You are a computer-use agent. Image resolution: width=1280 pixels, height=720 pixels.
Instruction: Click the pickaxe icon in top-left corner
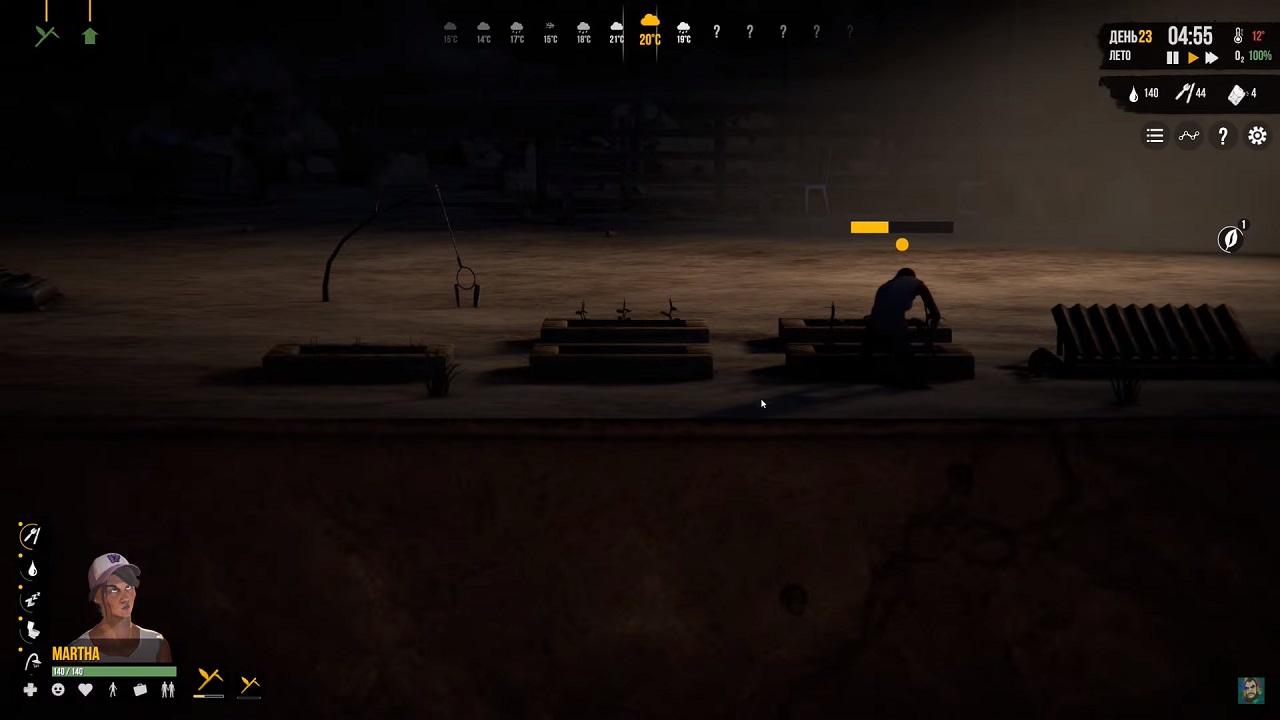pyautogui.click(x=46, y=34)
